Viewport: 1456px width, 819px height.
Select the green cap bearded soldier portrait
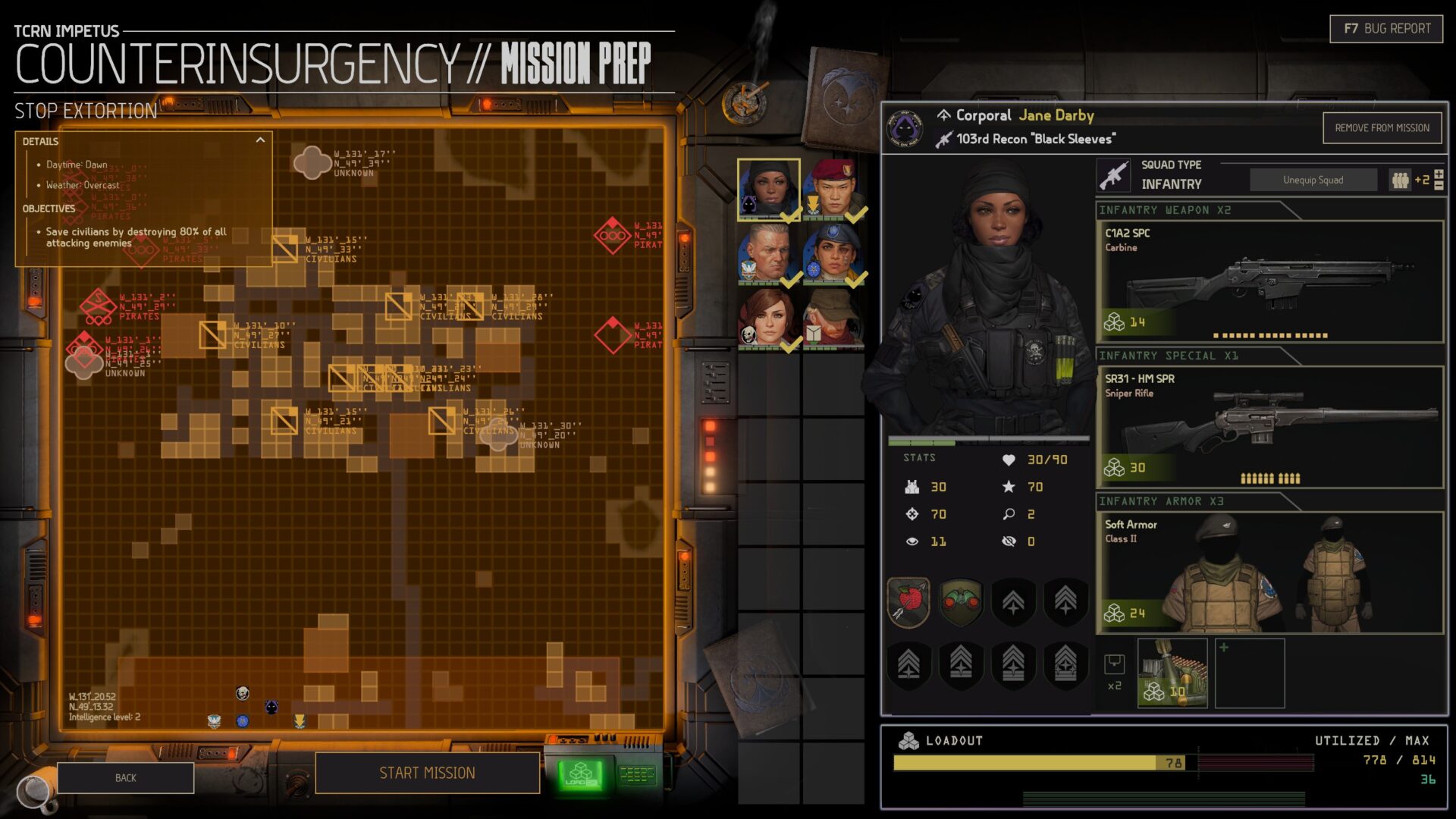(x=833, y=318)
